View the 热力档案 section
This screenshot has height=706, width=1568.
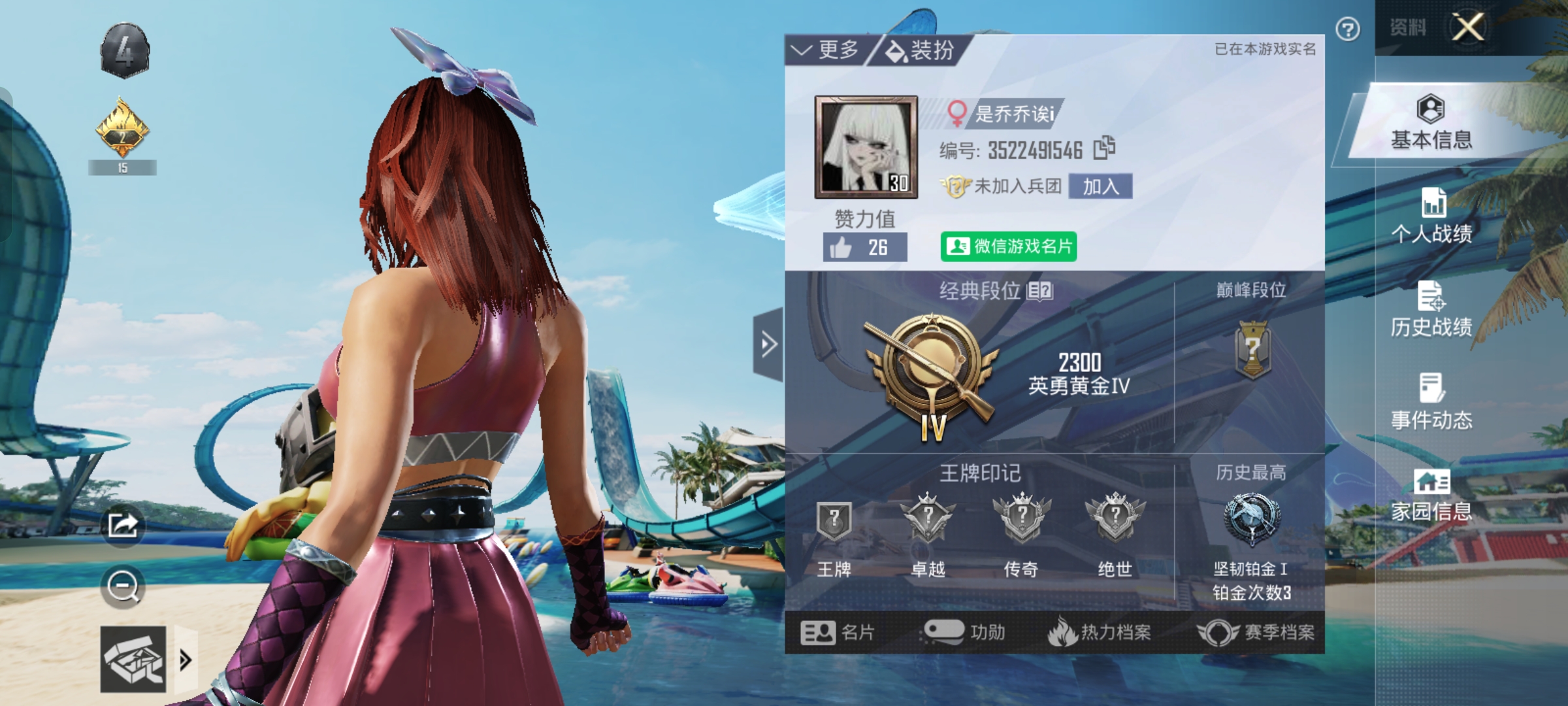[x=1100, y=632]
